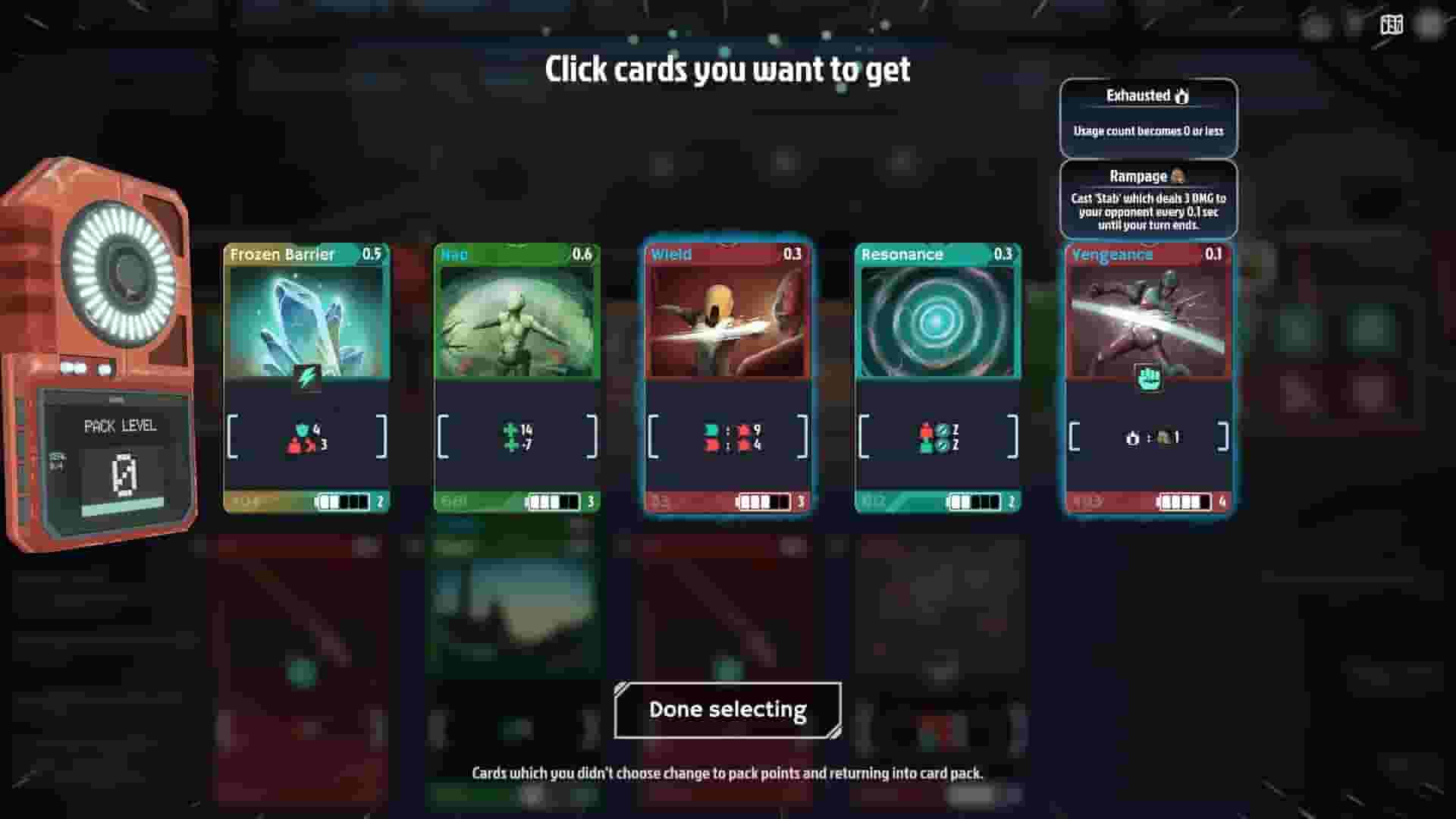Expand the Exhausted keyword explanation panel
The height and width of the screenshot is (819, 1456).
coord(1147,118)
